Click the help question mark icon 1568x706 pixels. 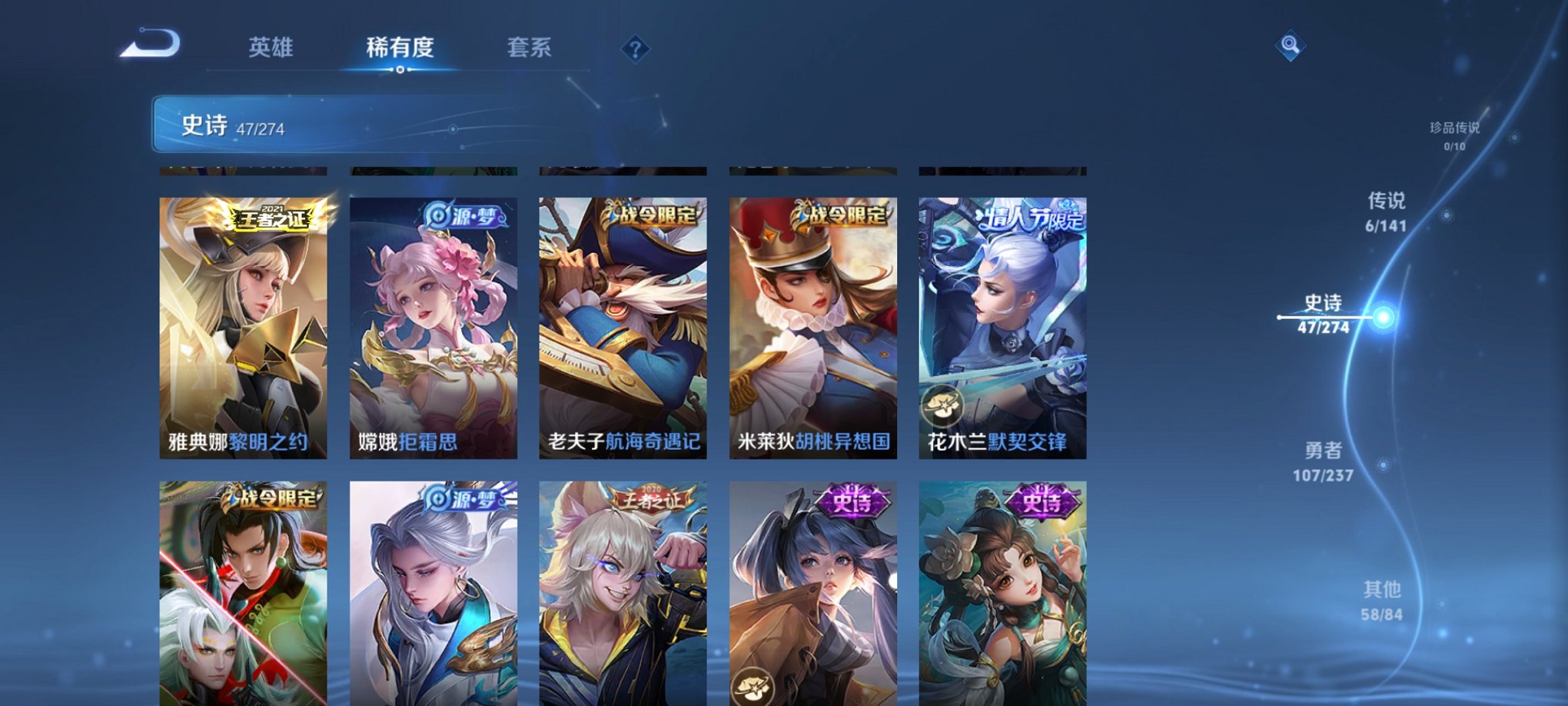[634, 50]
